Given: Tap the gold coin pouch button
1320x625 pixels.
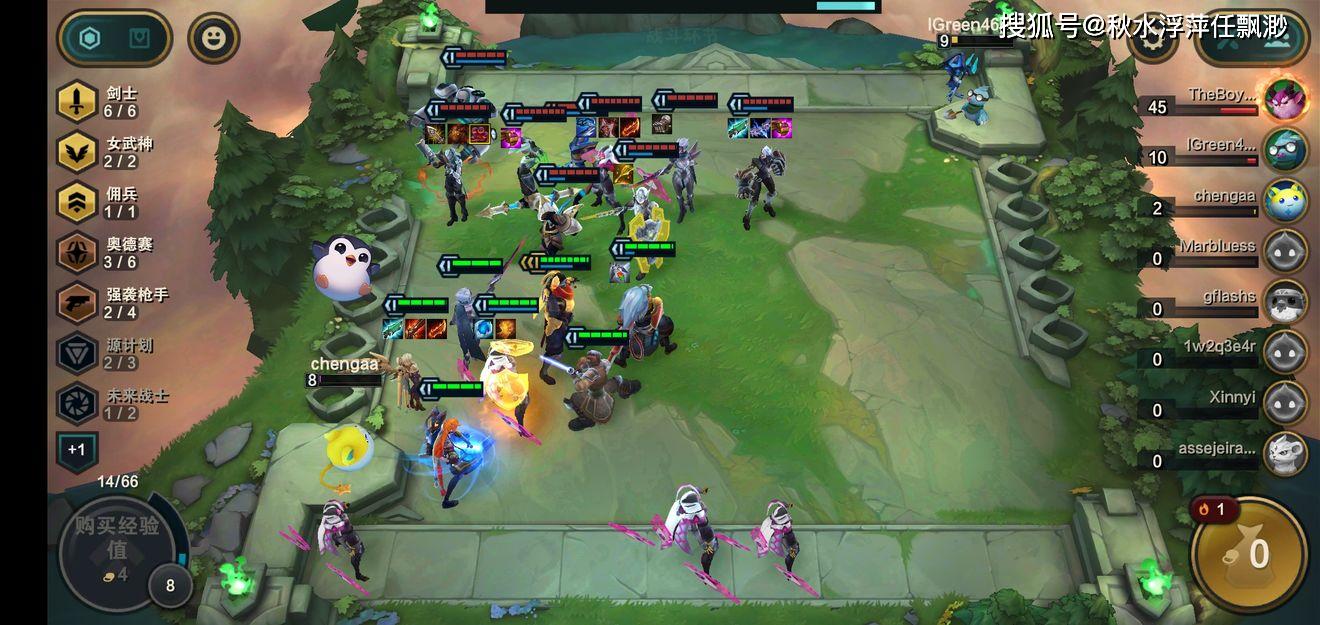Looking at the screenshot, I should click(x=1249, y=554).
